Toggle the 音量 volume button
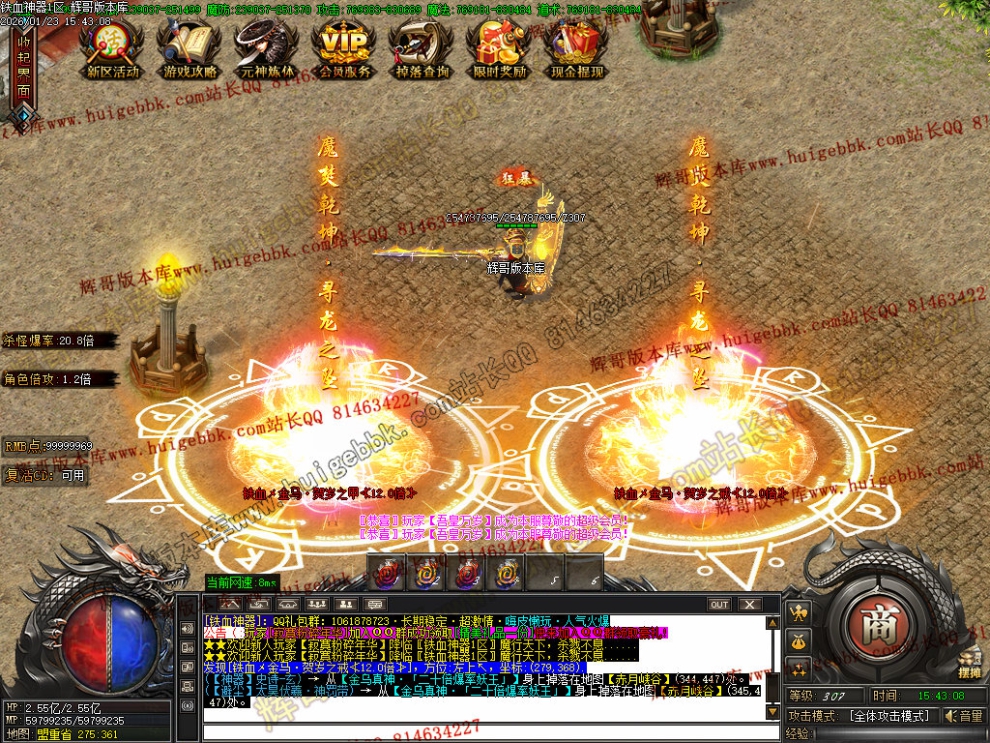This screenshot has width=990, height=743. coord(964,716)
